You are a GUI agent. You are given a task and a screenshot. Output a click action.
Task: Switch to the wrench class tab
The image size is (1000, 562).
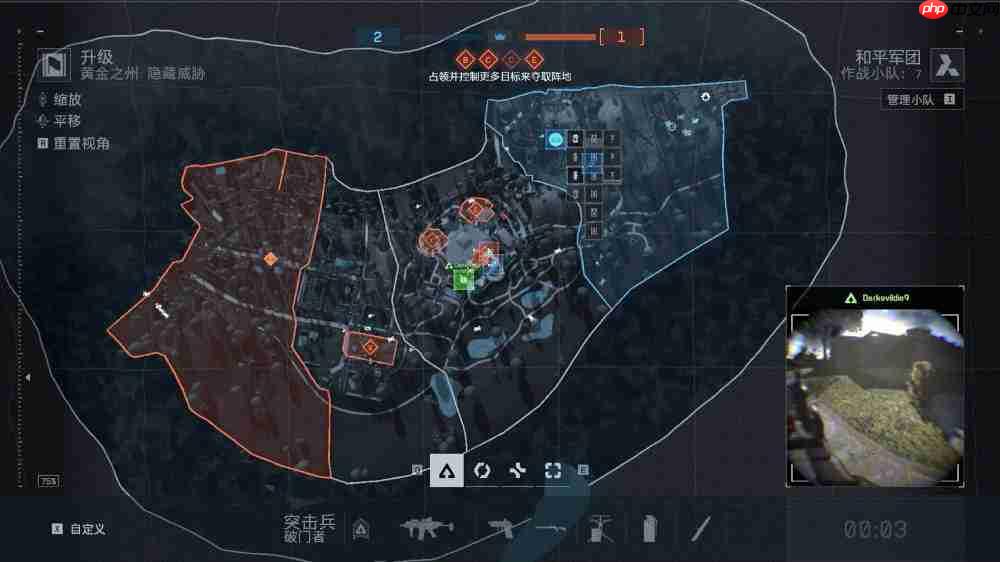tap(517, 470)
